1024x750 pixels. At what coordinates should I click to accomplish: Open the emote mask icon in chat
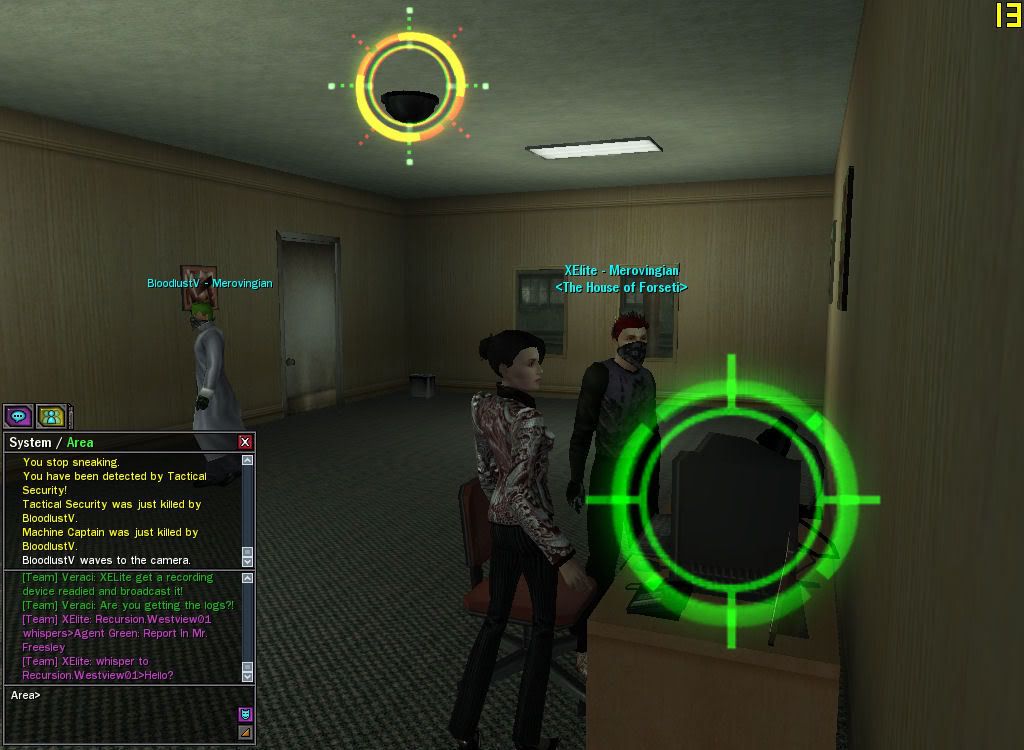[x=245, y=714]
